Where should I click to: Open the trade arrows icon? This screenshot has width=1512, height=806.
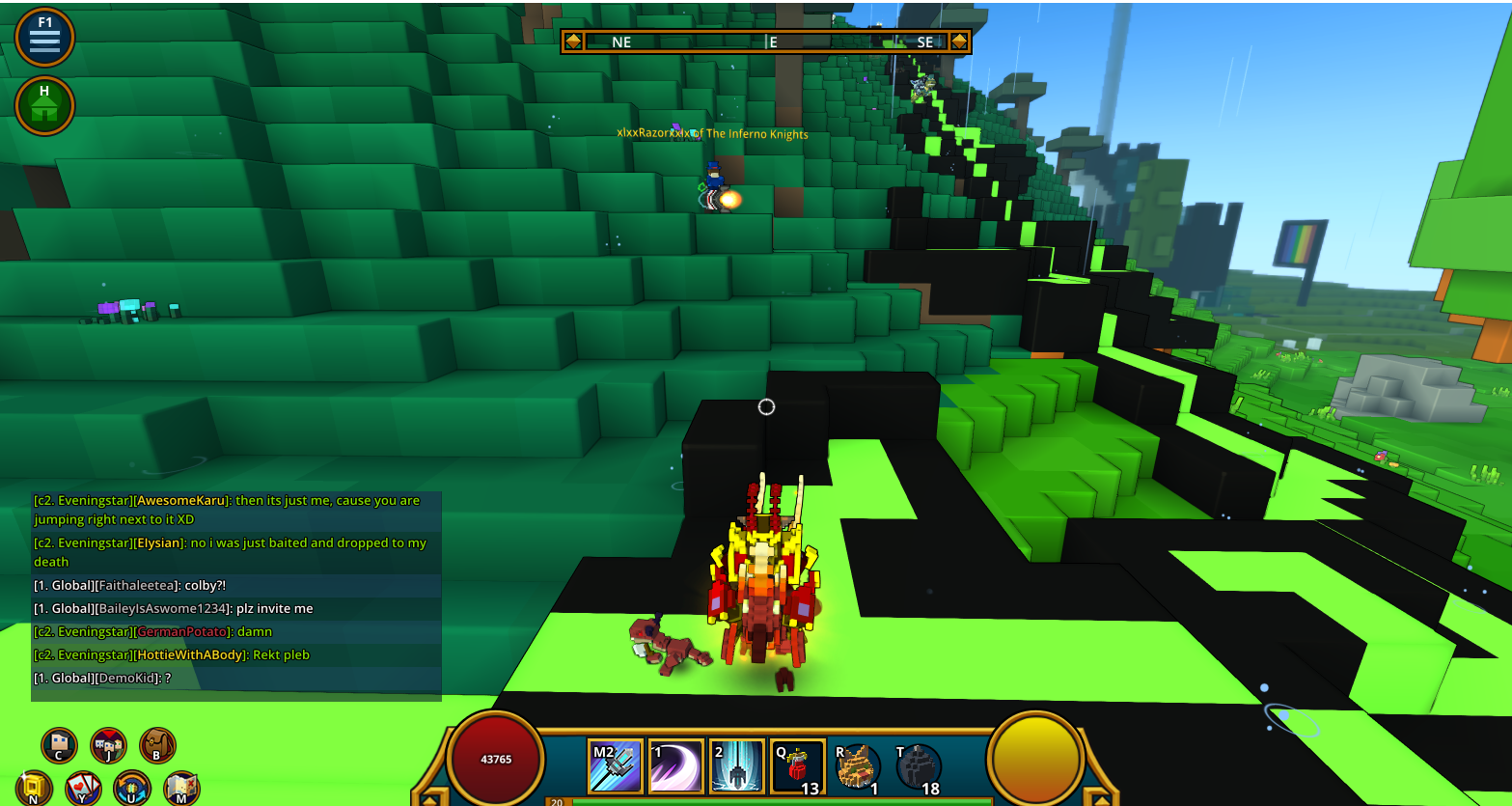click(x=132, y=788)
